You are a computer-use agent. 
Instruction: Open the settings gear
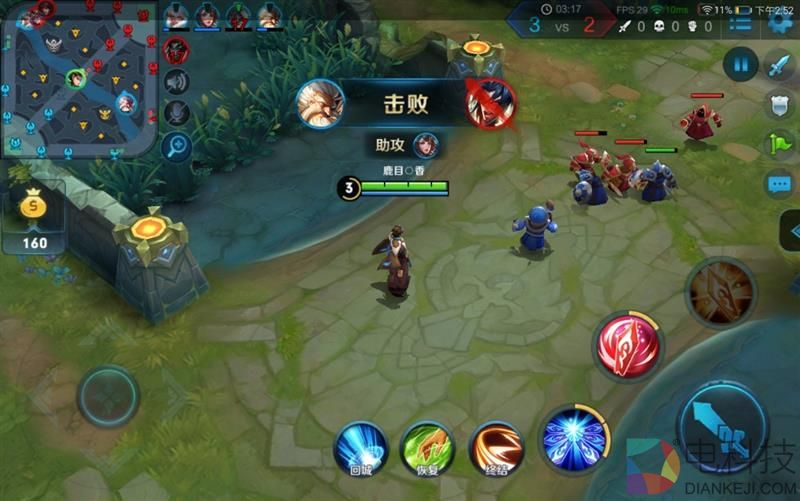pyautogui.click(x=781, y=23)
